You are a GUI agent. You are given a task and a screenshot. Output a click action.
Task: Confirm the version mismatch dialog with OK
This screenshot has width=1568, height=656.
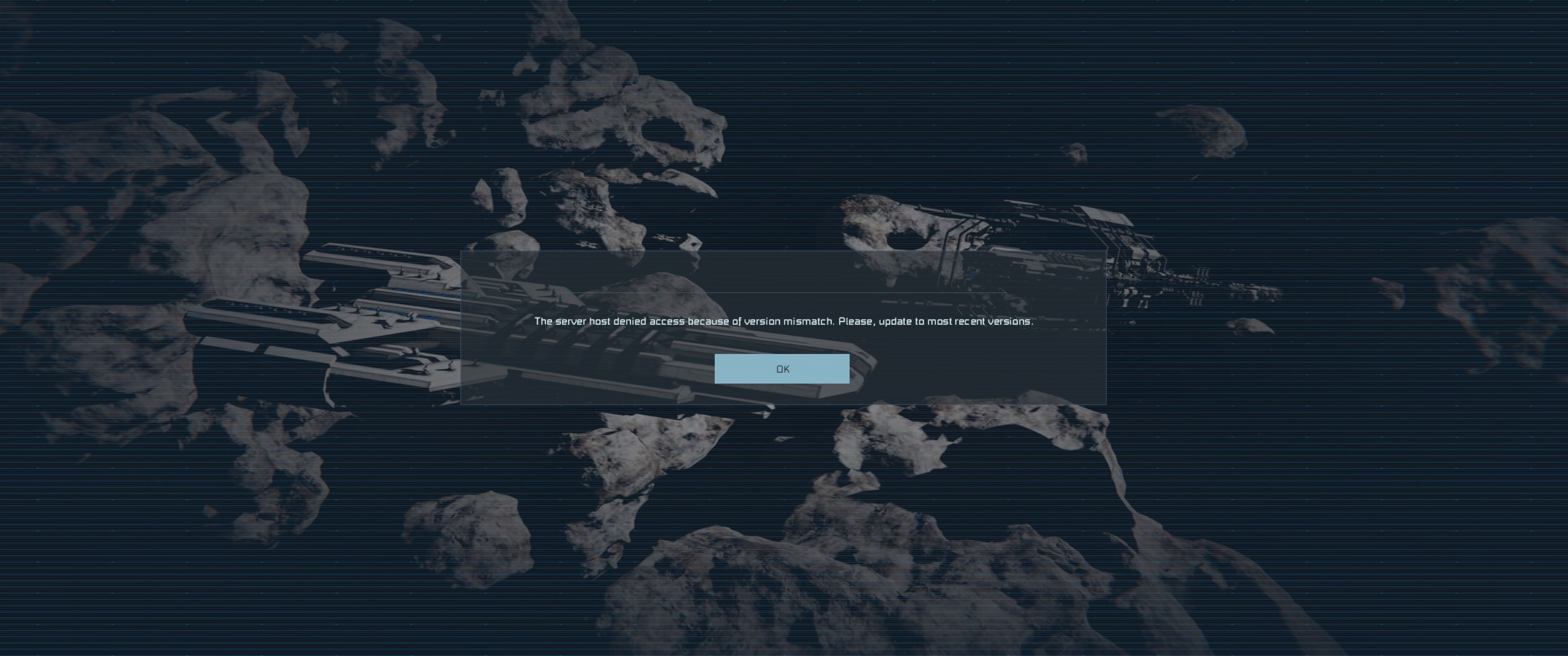point(782,369)
